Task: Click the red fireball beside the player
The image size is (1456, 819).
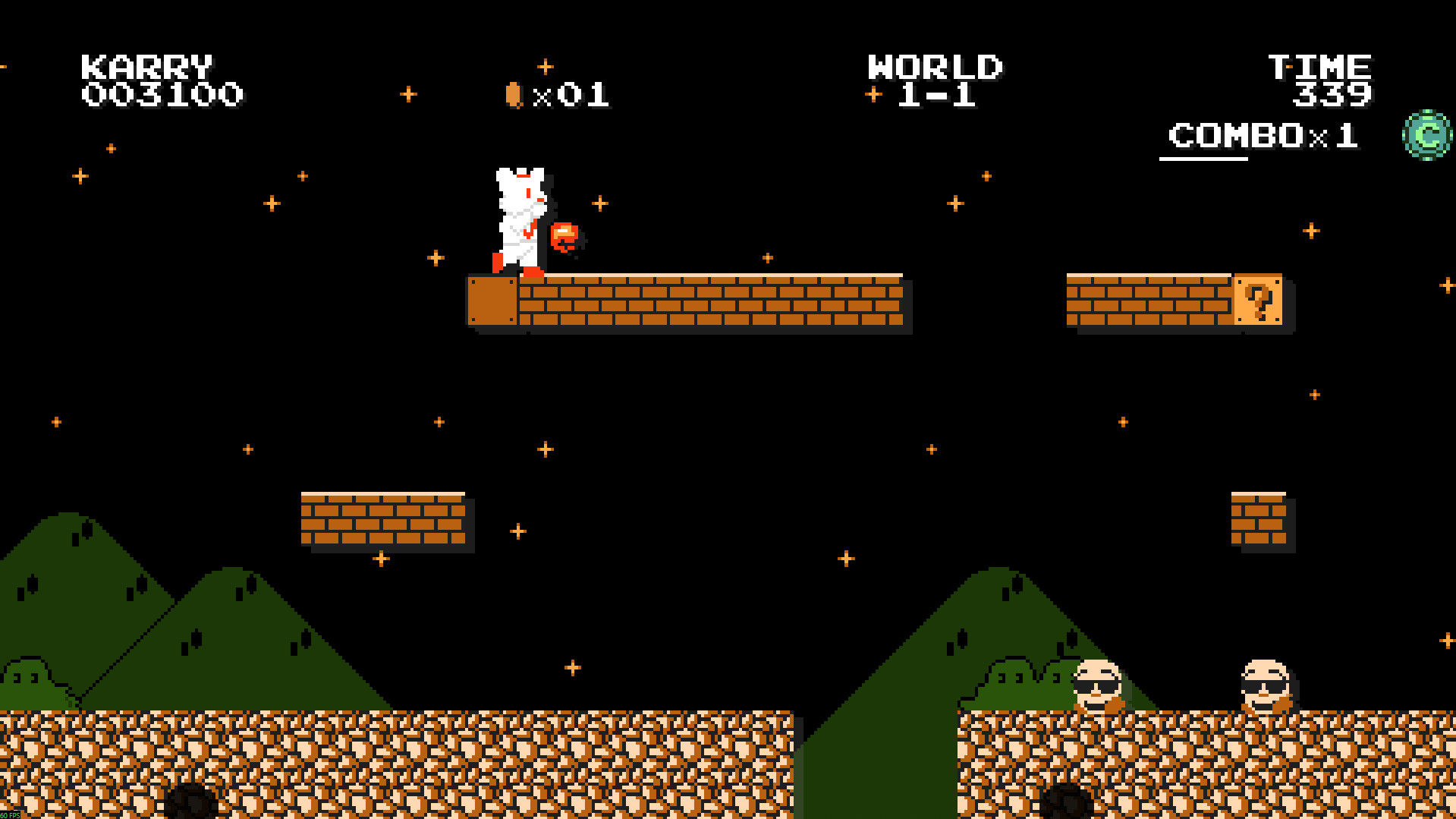Action: [565, 238]
